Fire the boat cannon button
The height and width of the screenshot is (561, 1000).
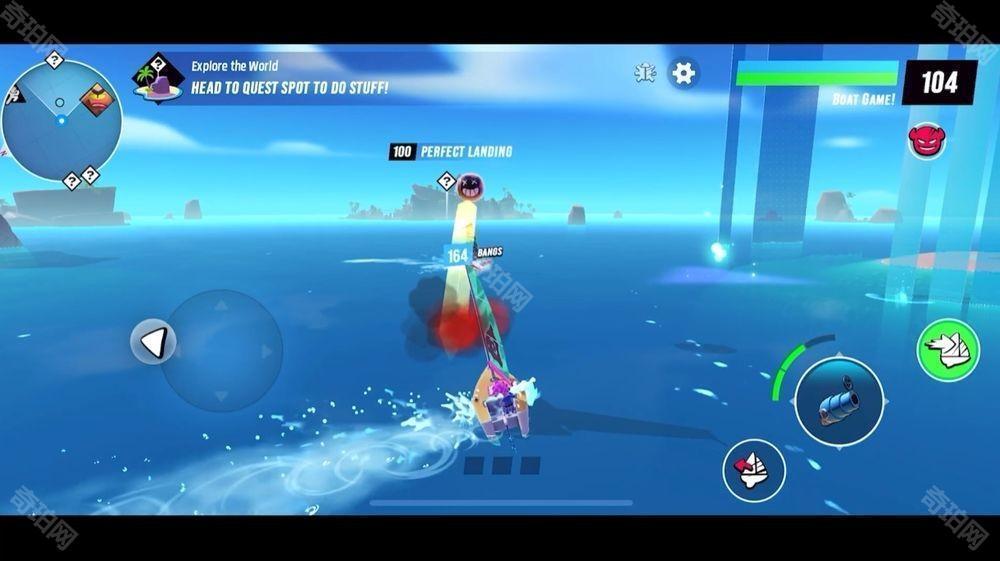839,401
